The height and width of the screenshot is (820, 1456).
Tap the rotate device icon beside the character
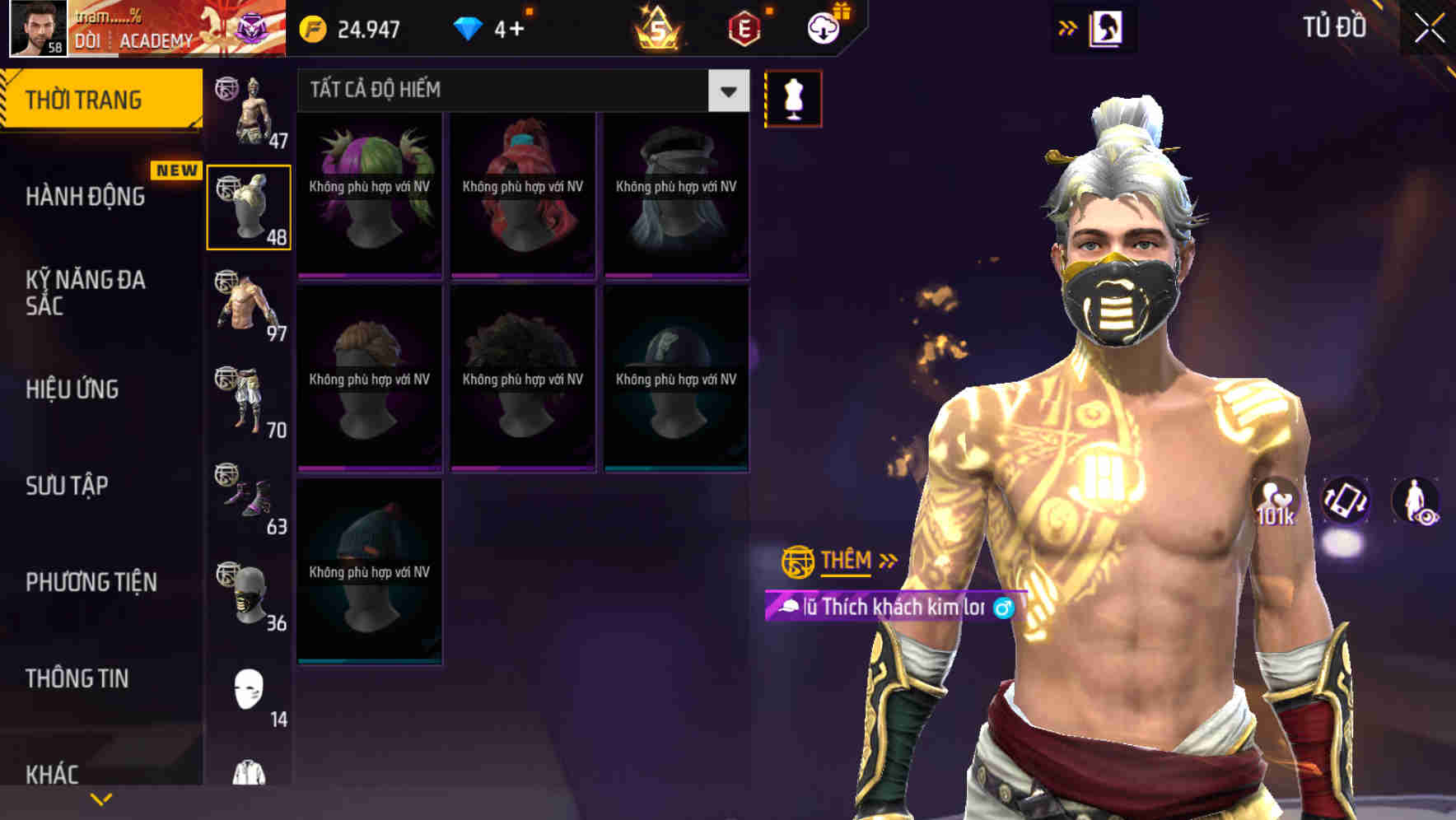click(x=1346, y=502)
